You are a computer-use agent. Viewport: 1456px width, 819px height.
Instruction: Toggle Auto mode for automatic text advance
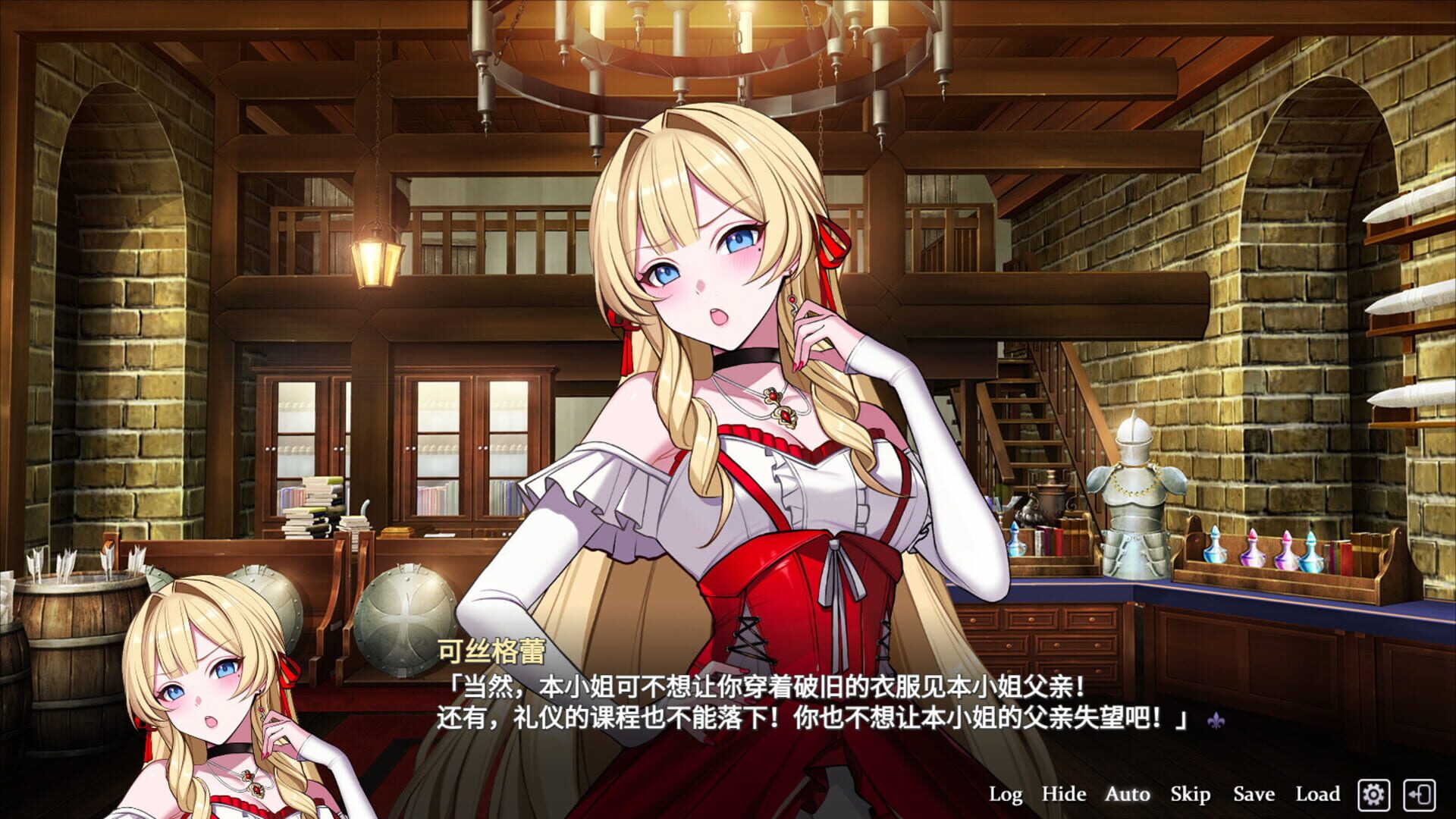pos(1126,795)
